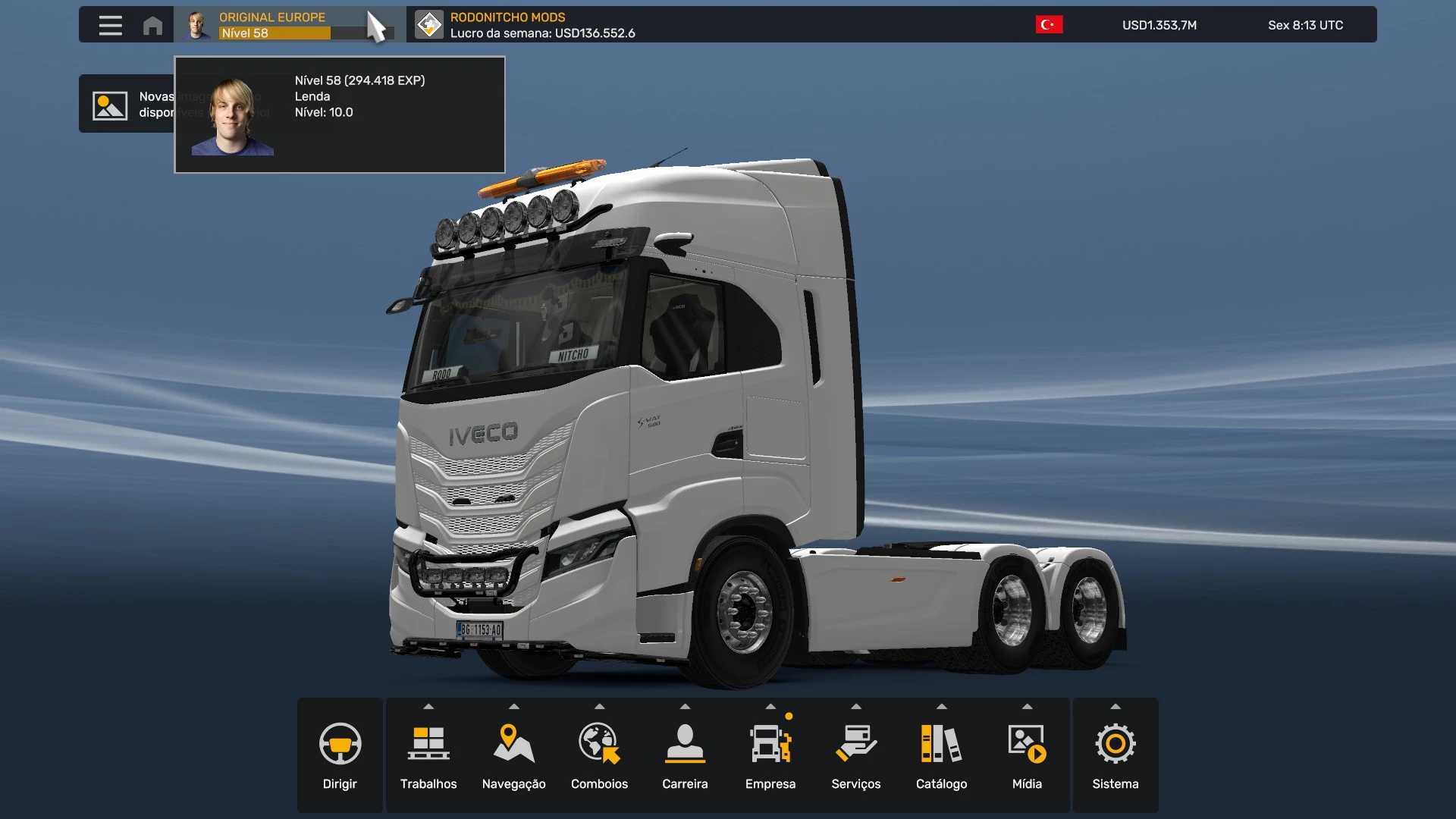Open the Sistema settings menu
This screenshot has height=819, width=1456.
pos(1115,755)
